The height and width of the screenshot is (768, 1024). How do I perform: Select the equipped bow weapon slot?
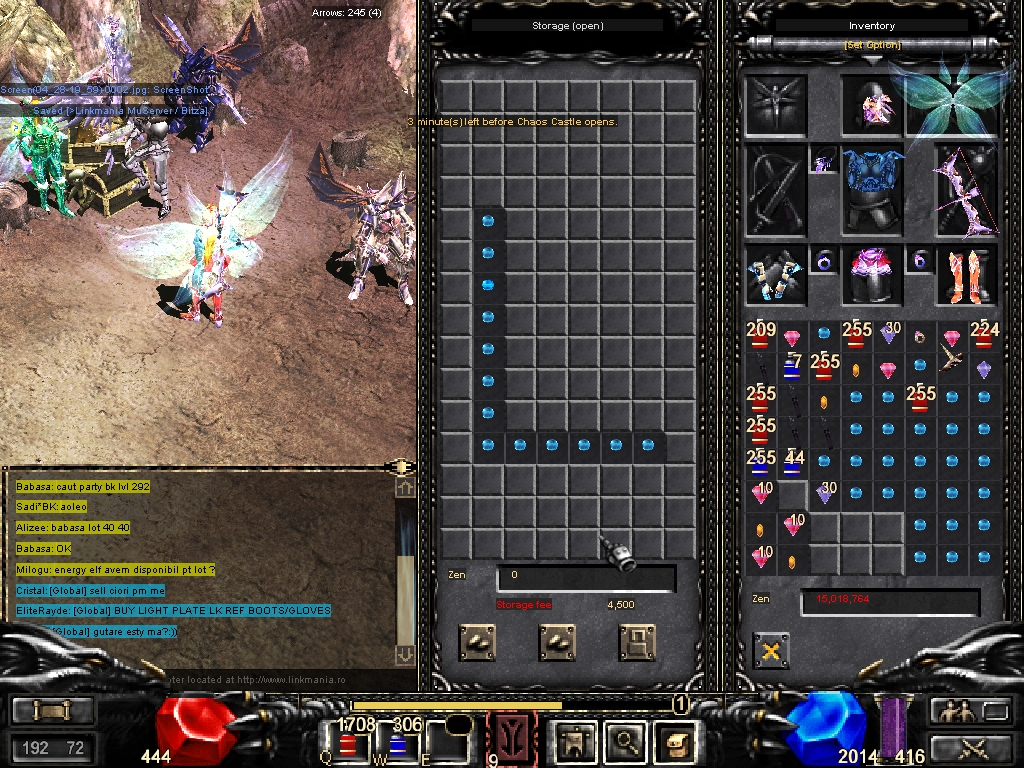[x=965, y=191]
